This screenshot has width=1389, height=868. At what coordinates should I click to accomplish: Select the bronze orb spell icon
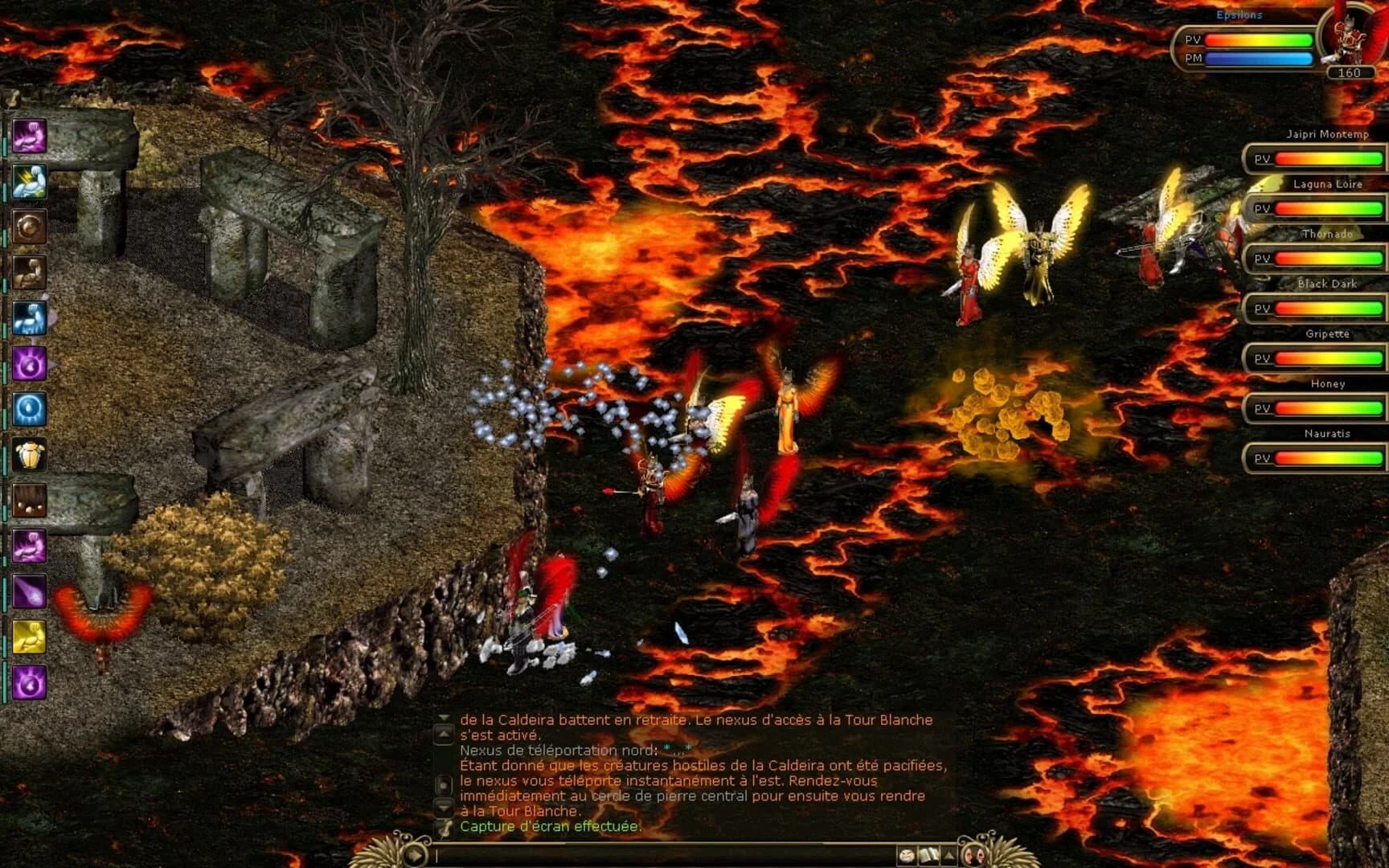pyautogui.click(x=28, y=226)
